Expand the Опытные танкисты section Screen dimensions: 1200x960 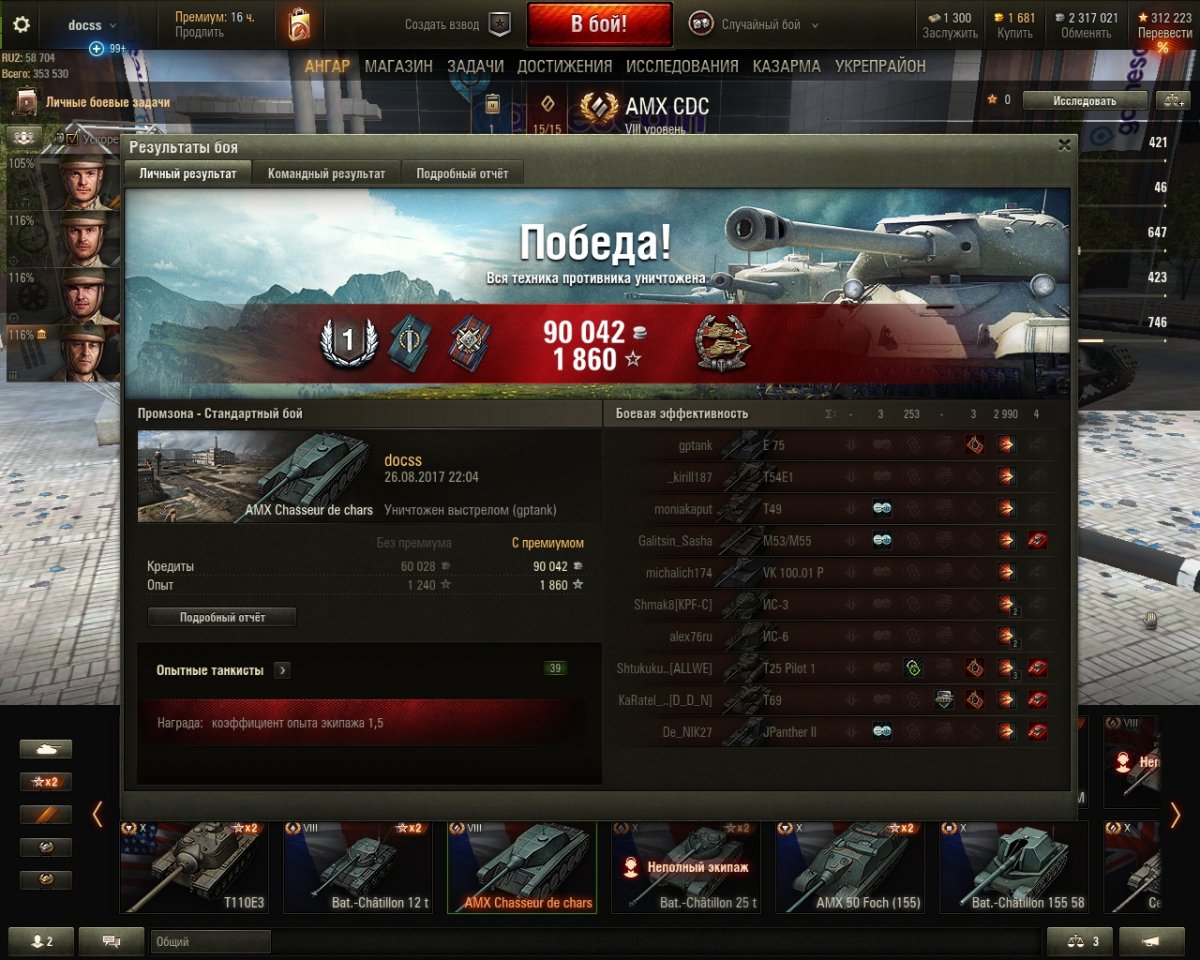click(282, 670)
